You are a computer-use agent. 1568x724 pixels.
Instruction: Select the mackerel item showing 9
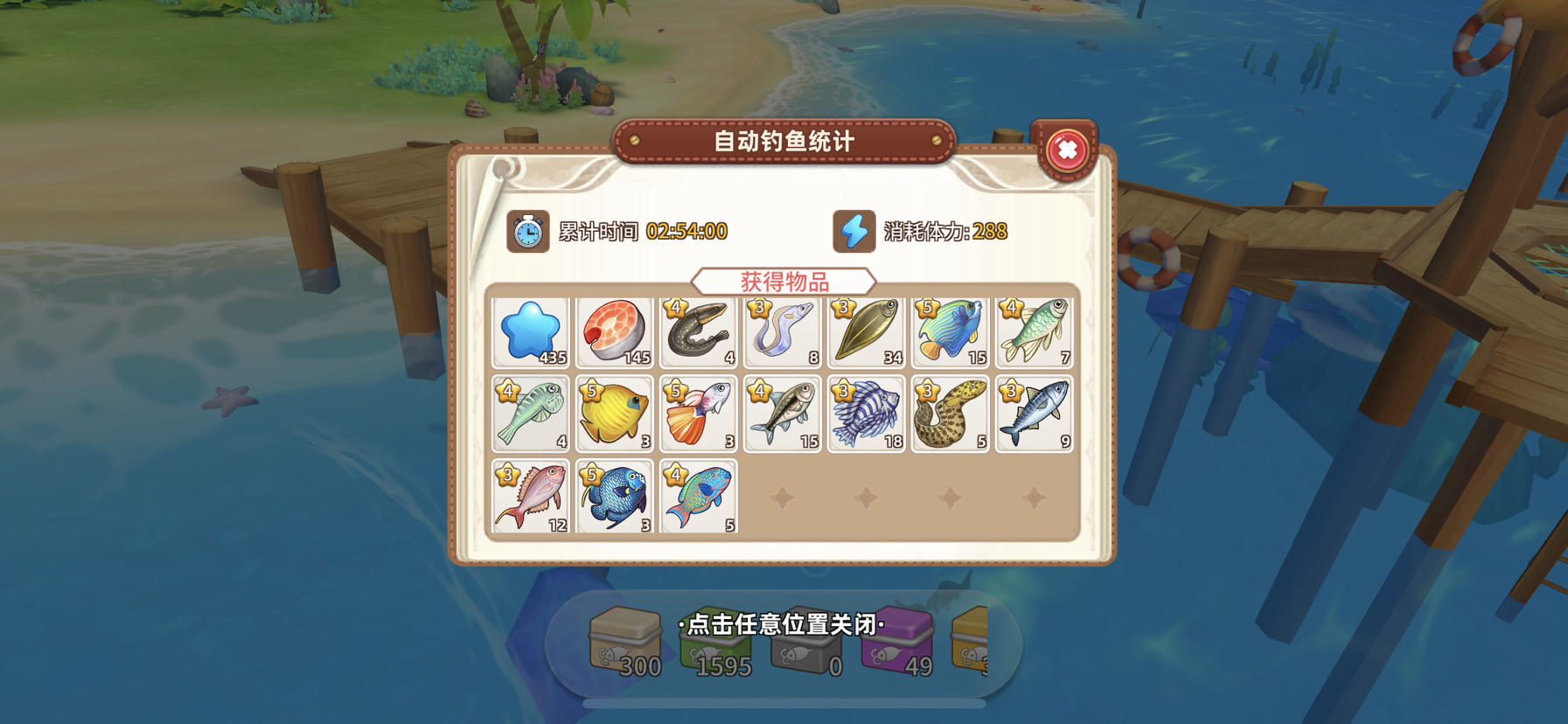click(1034, 414)
